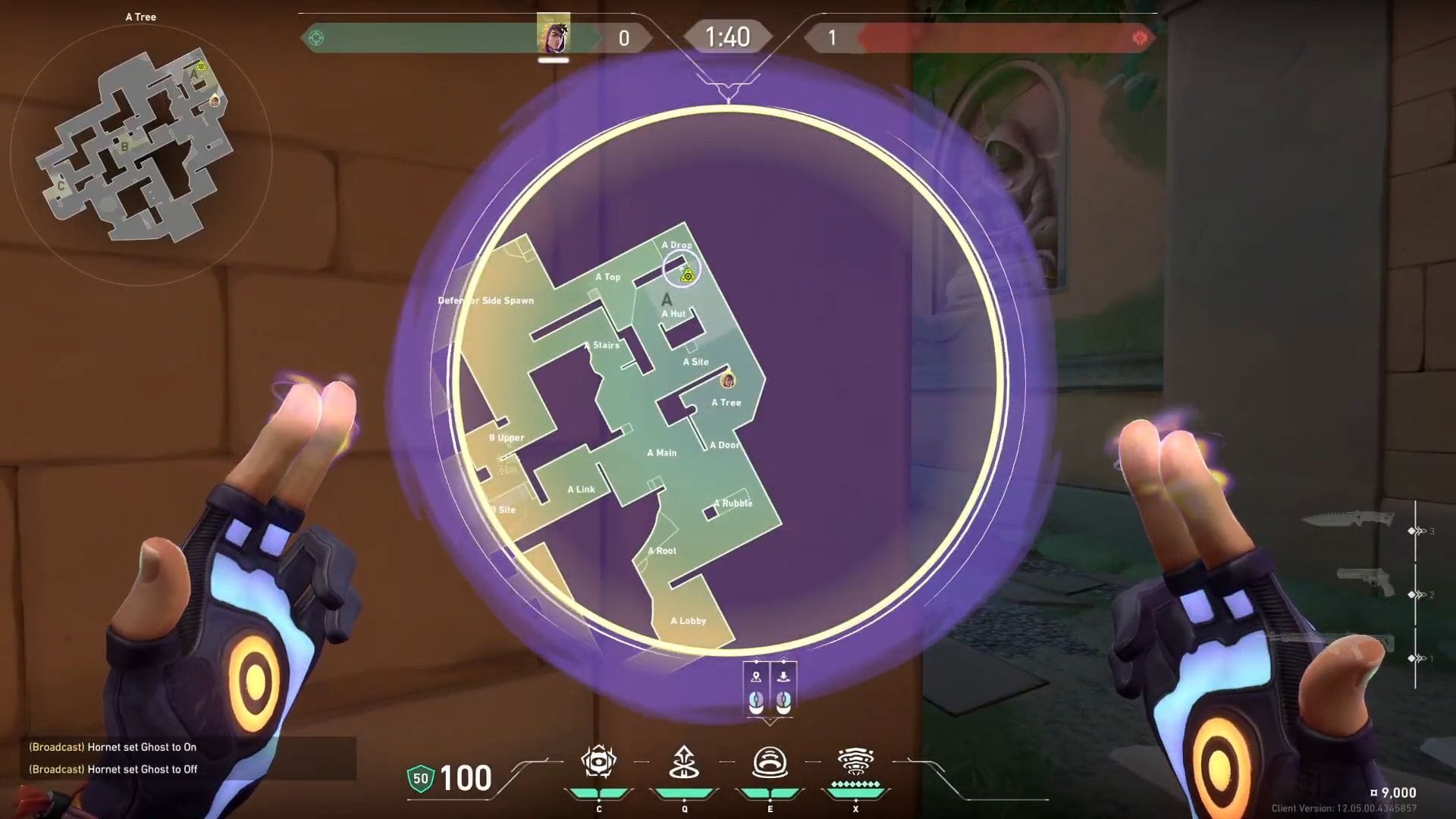Click the round timer showing 1:40
This screenshot has width=1456, height=819.
[727, 36]
